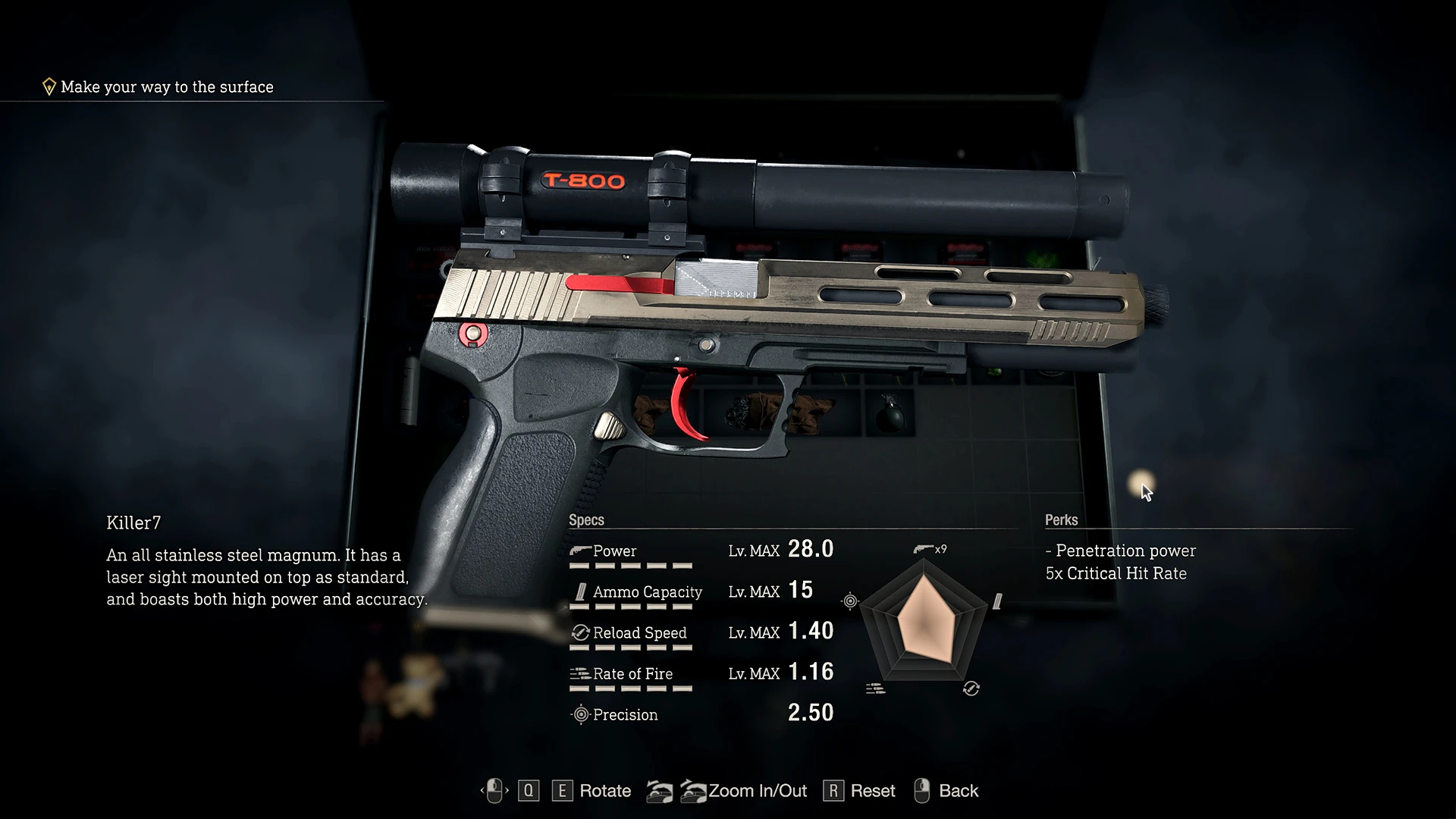Screen dimensions: 1456x819
Task: Reset the weapon view
Action: [x=872, y=791]
